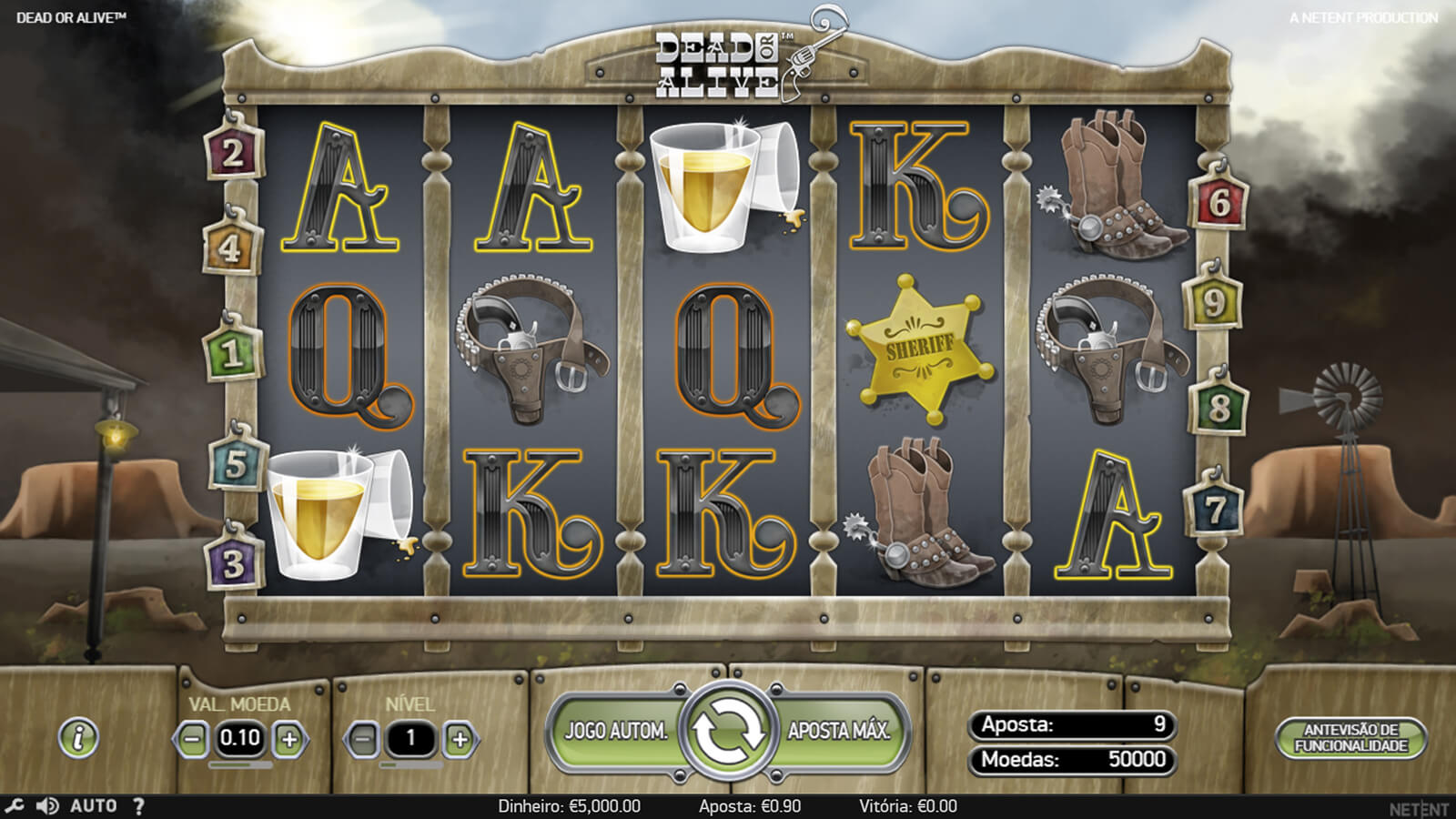Open the wrench settings icon
The width and height of the screenshot is (1456, 819).
pos(15,806)
